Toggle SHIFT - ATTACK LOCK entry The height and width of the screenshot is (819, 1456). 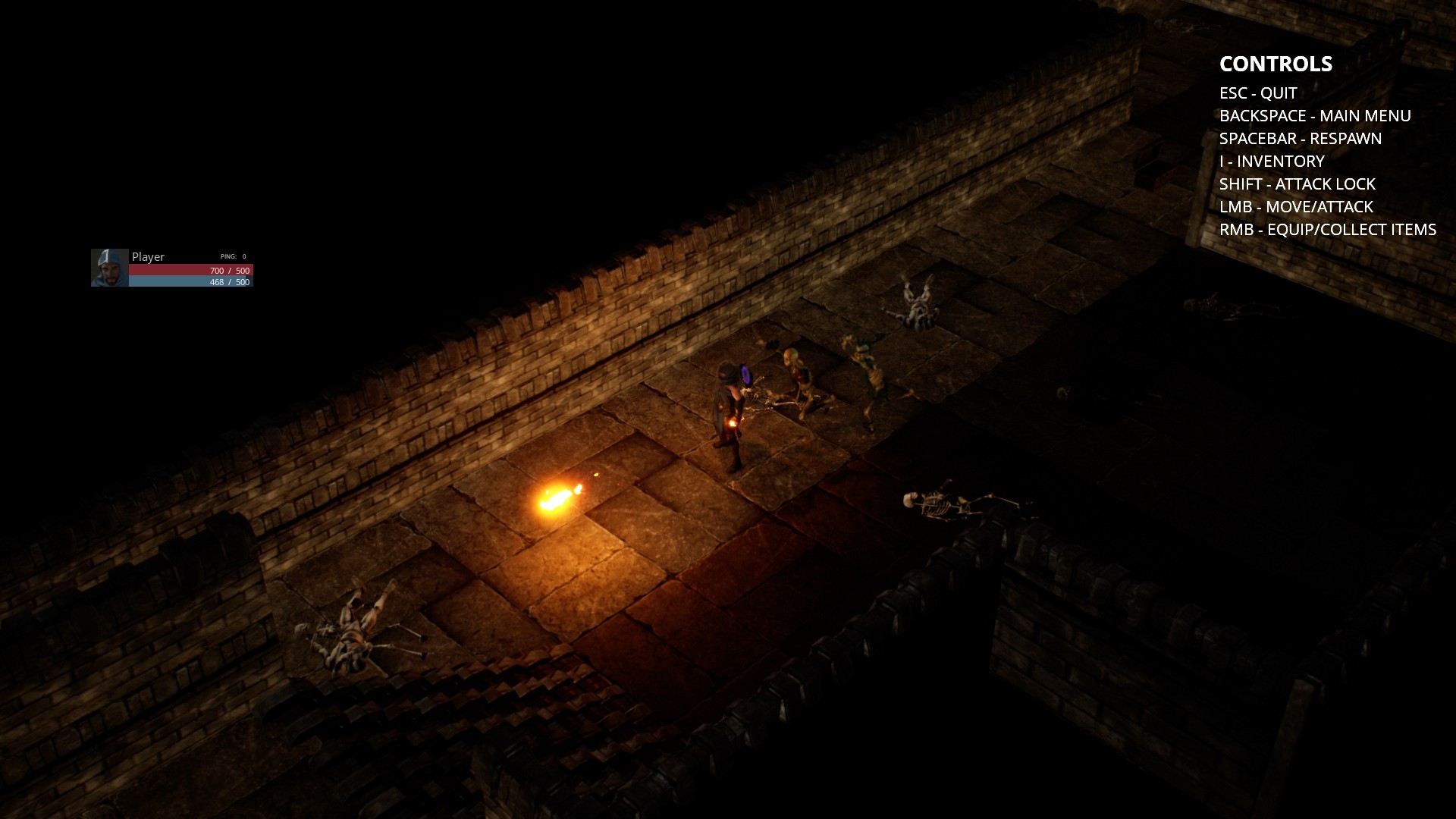pos(1298,184)
